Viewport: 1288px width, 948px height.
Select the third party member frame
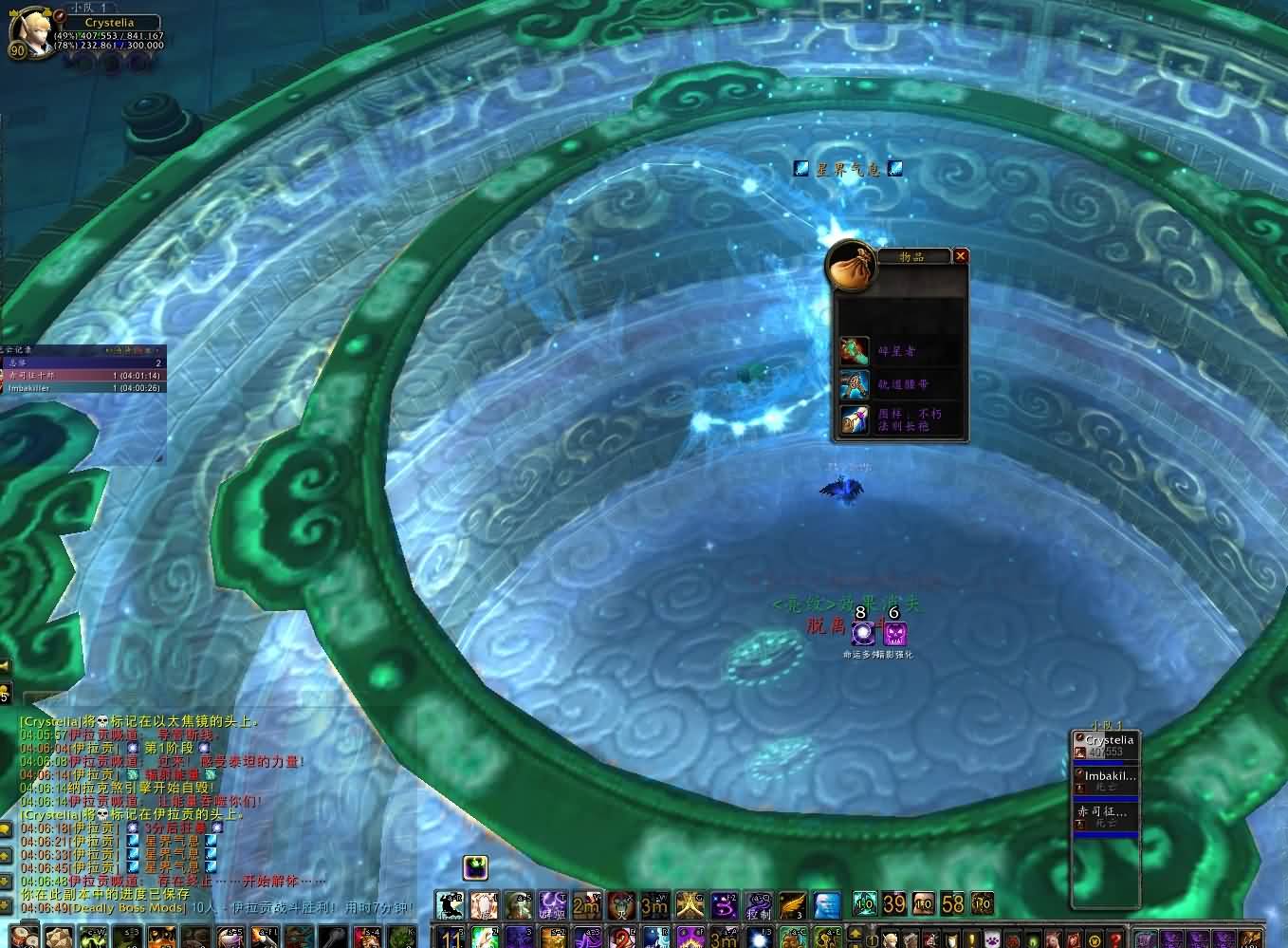(1105, 817)
